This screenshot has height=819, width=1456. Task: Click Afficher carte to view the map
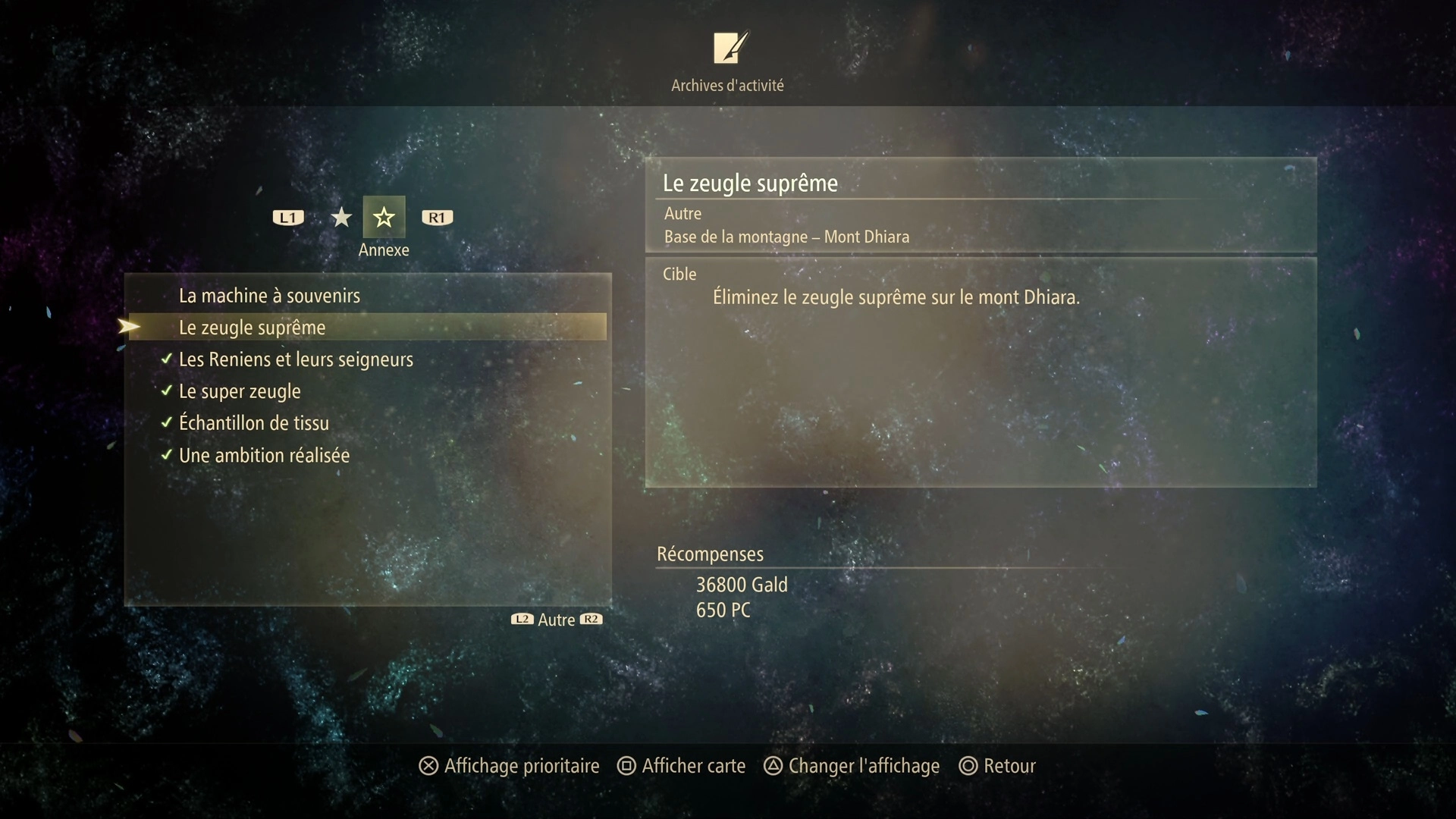(681, 766)
